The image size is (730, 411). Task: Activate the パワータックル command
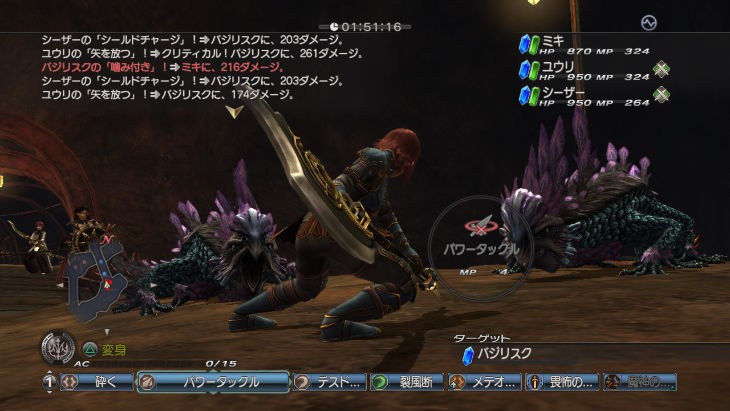pos(212,381)
